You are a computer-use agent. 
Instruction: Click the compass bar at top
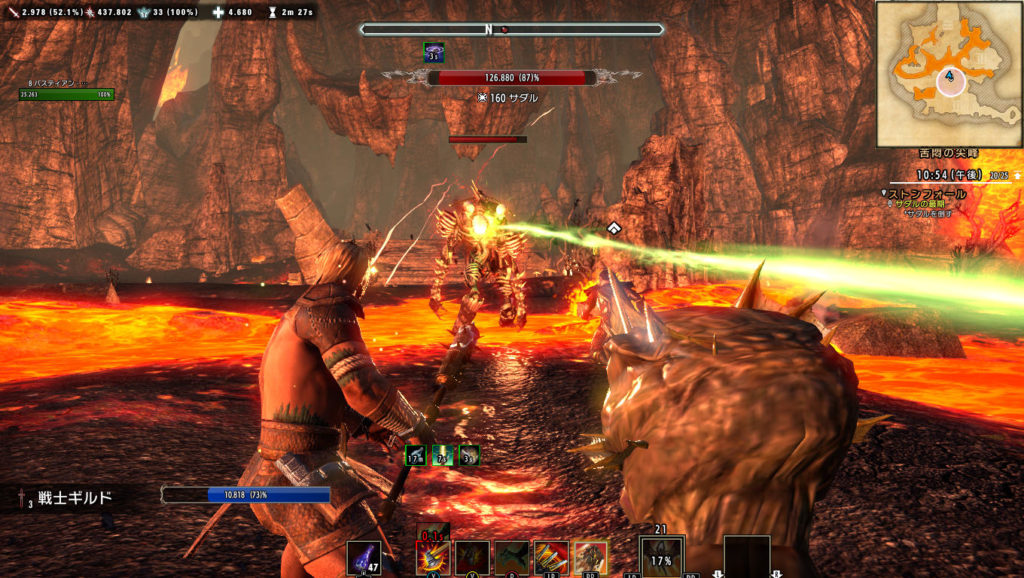point(511,30)
